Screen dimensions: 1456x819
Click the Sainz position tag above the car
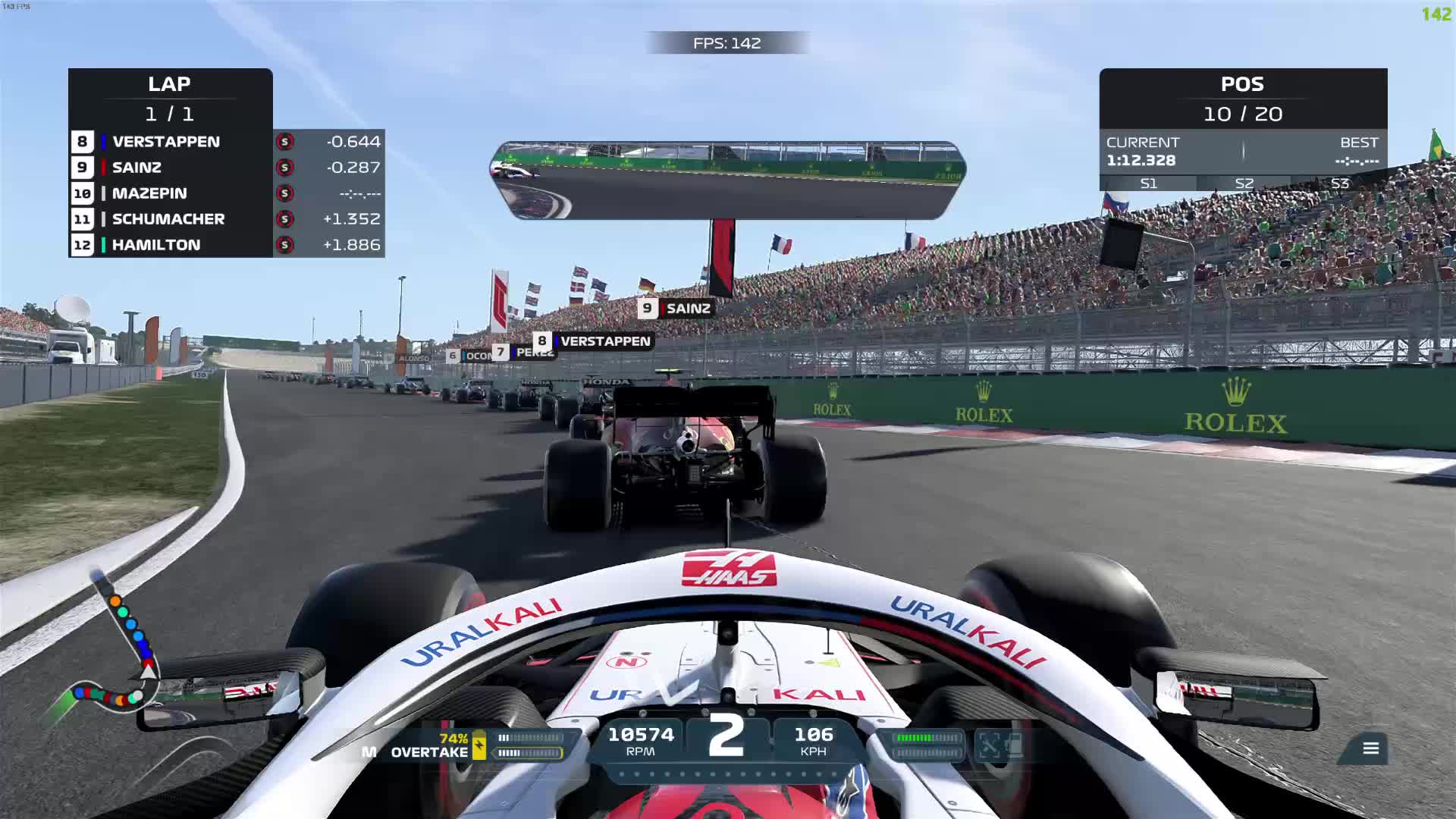click(677, 309)
